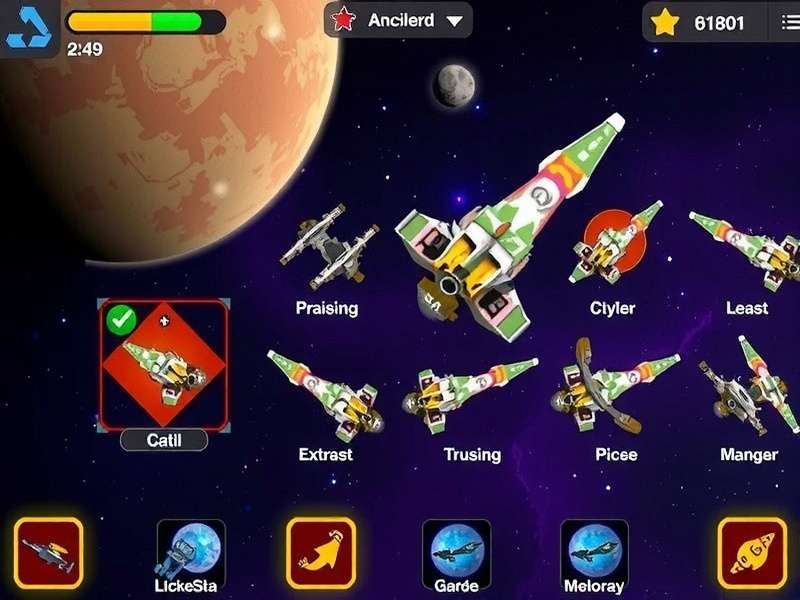Open the LickeSta planet icon
The width and height of the screenshot is (800, 600).
[191, 548]
